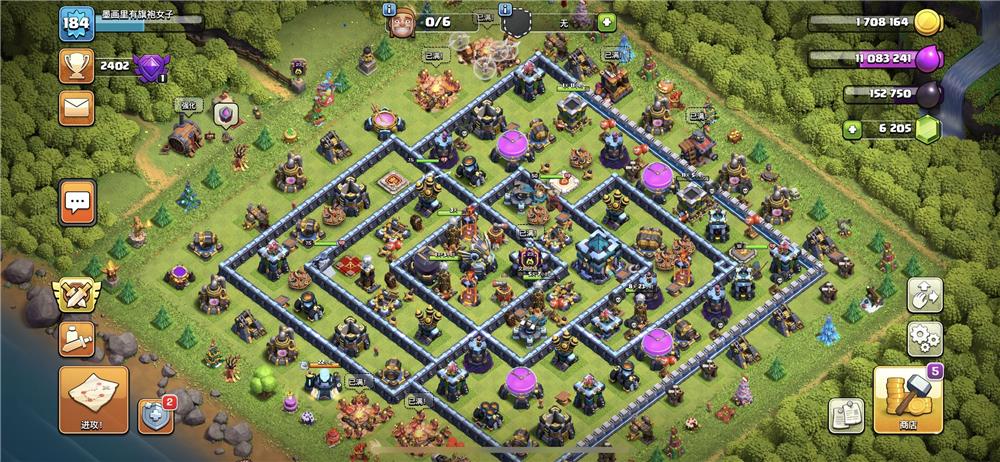Tap the shield status info icon

coord(506,10)
